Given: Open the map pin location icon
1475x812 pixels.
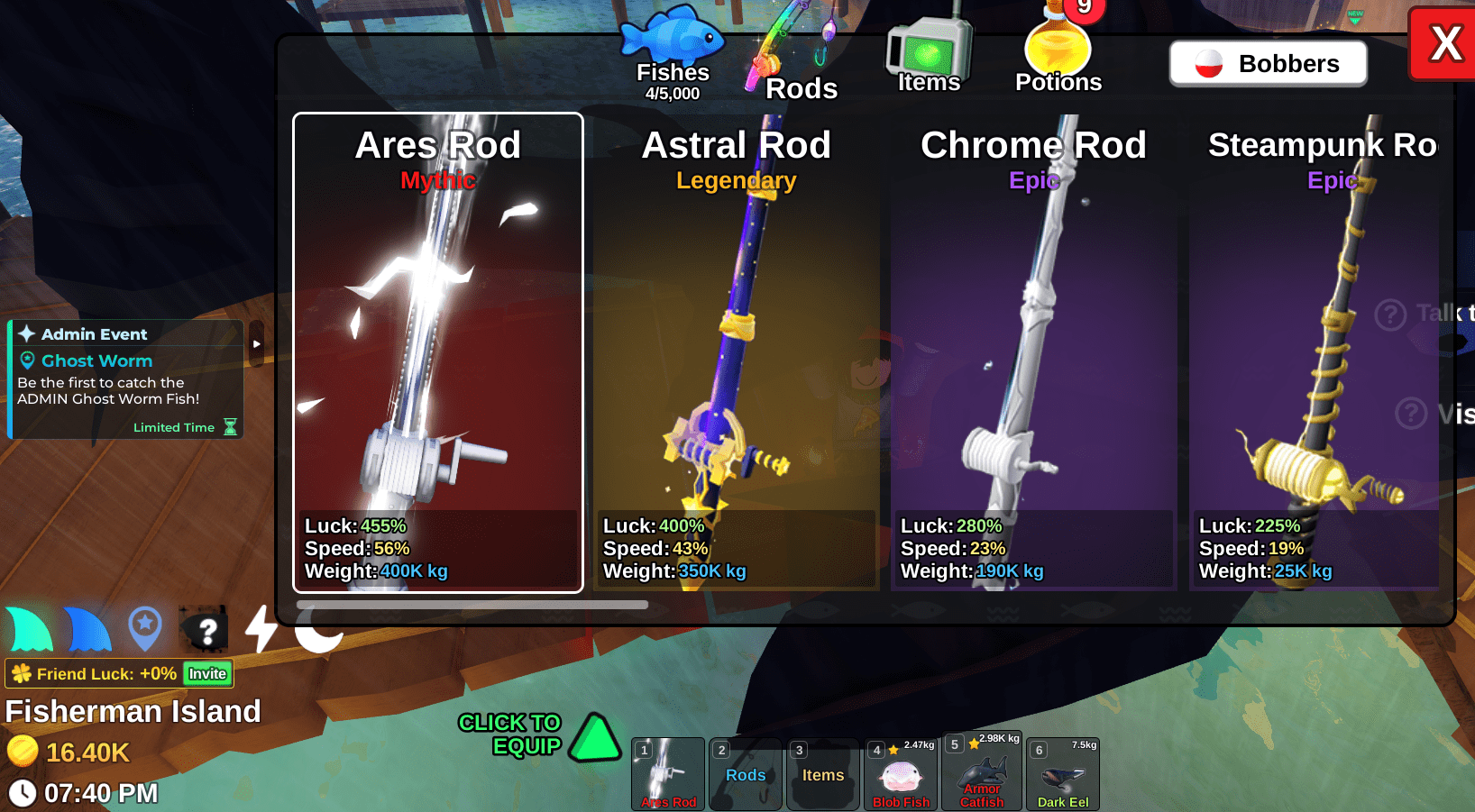Looking at the screenshot, I should click(145, 628).
